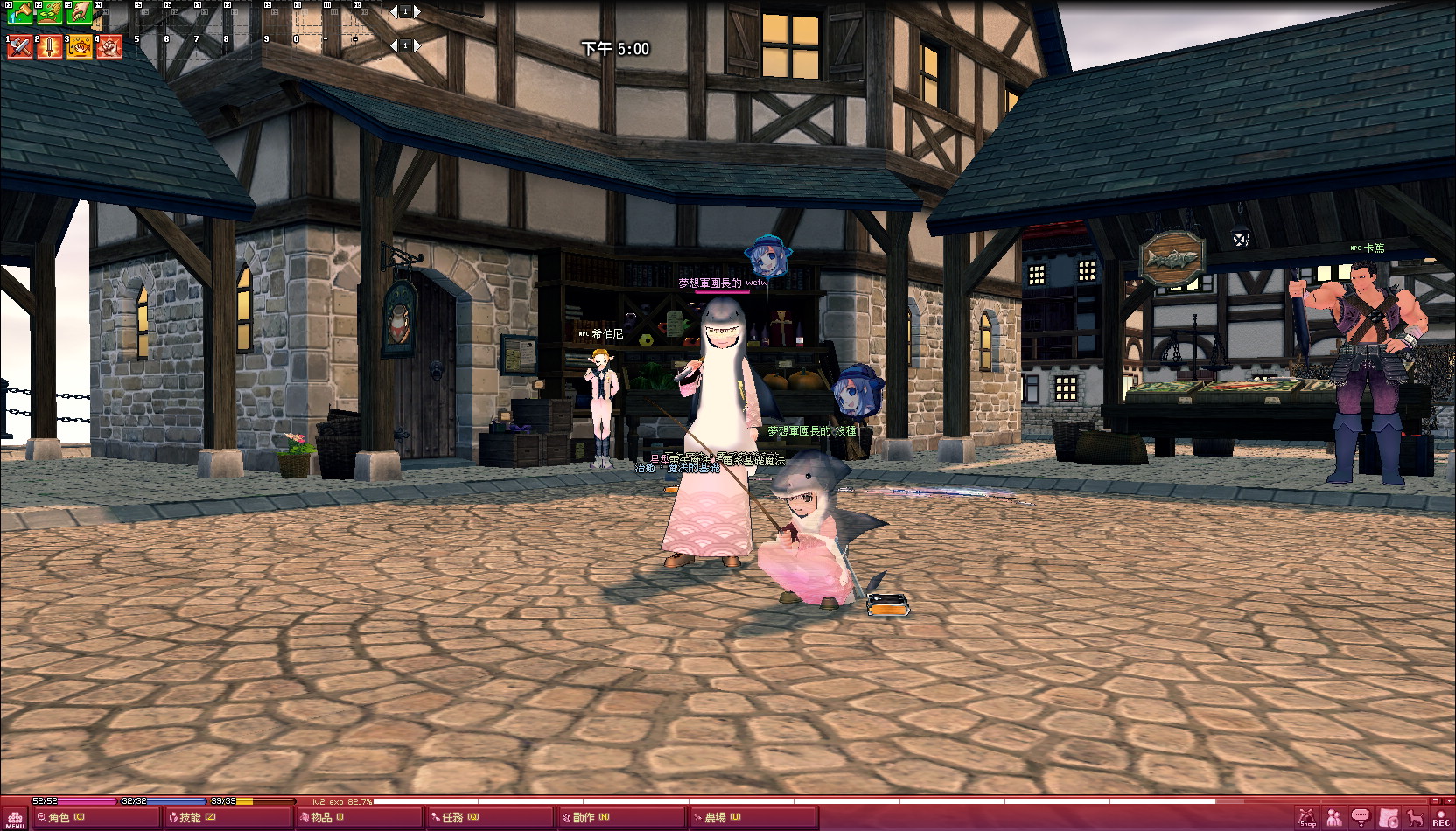Select the glowing sword skill in slot 2

49,46
